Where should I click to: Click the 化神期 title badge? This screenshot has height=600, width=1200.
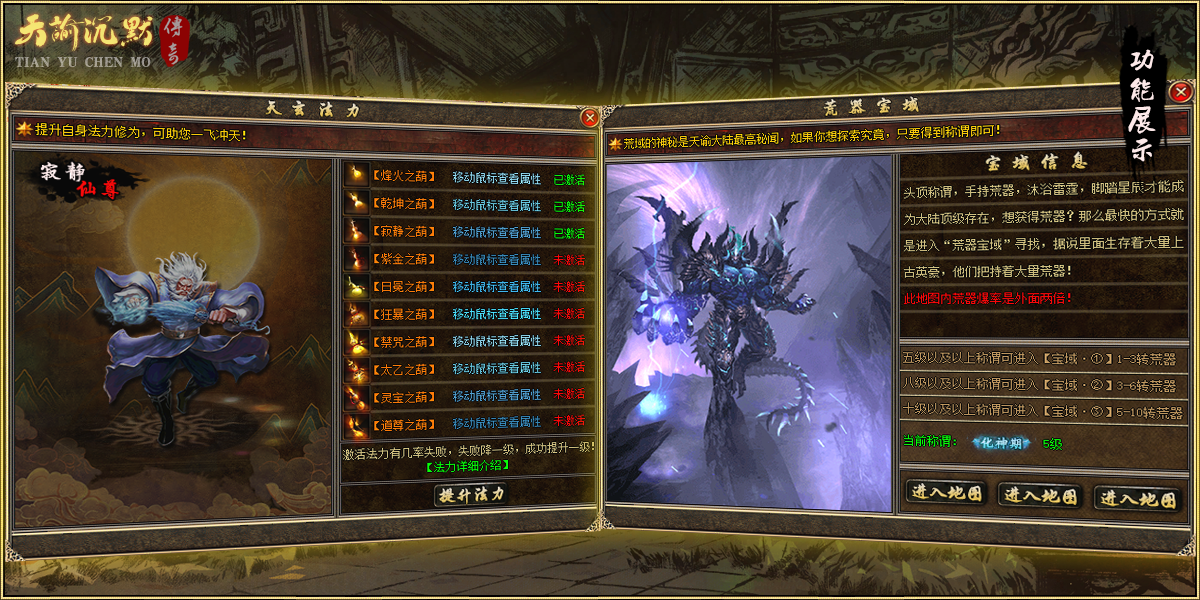(1001, 443)
